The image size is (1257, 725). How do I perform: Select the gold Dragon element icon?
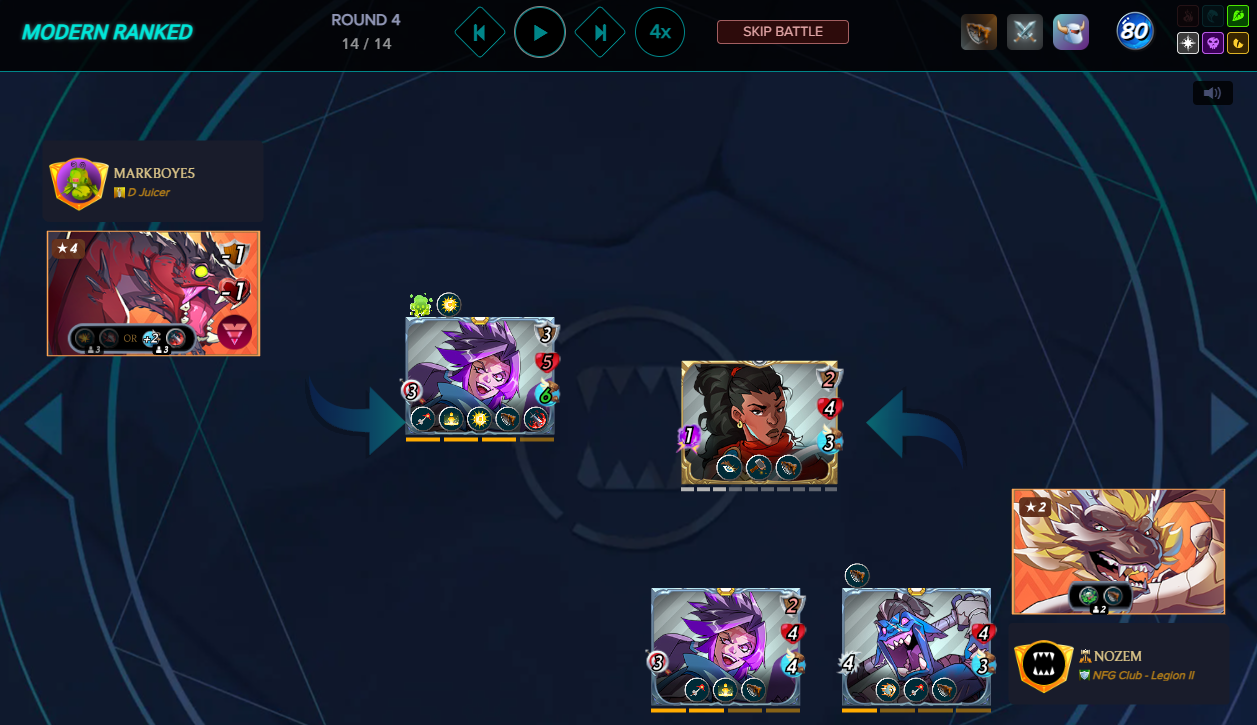pyautogui.click(x=1237, y=44)
